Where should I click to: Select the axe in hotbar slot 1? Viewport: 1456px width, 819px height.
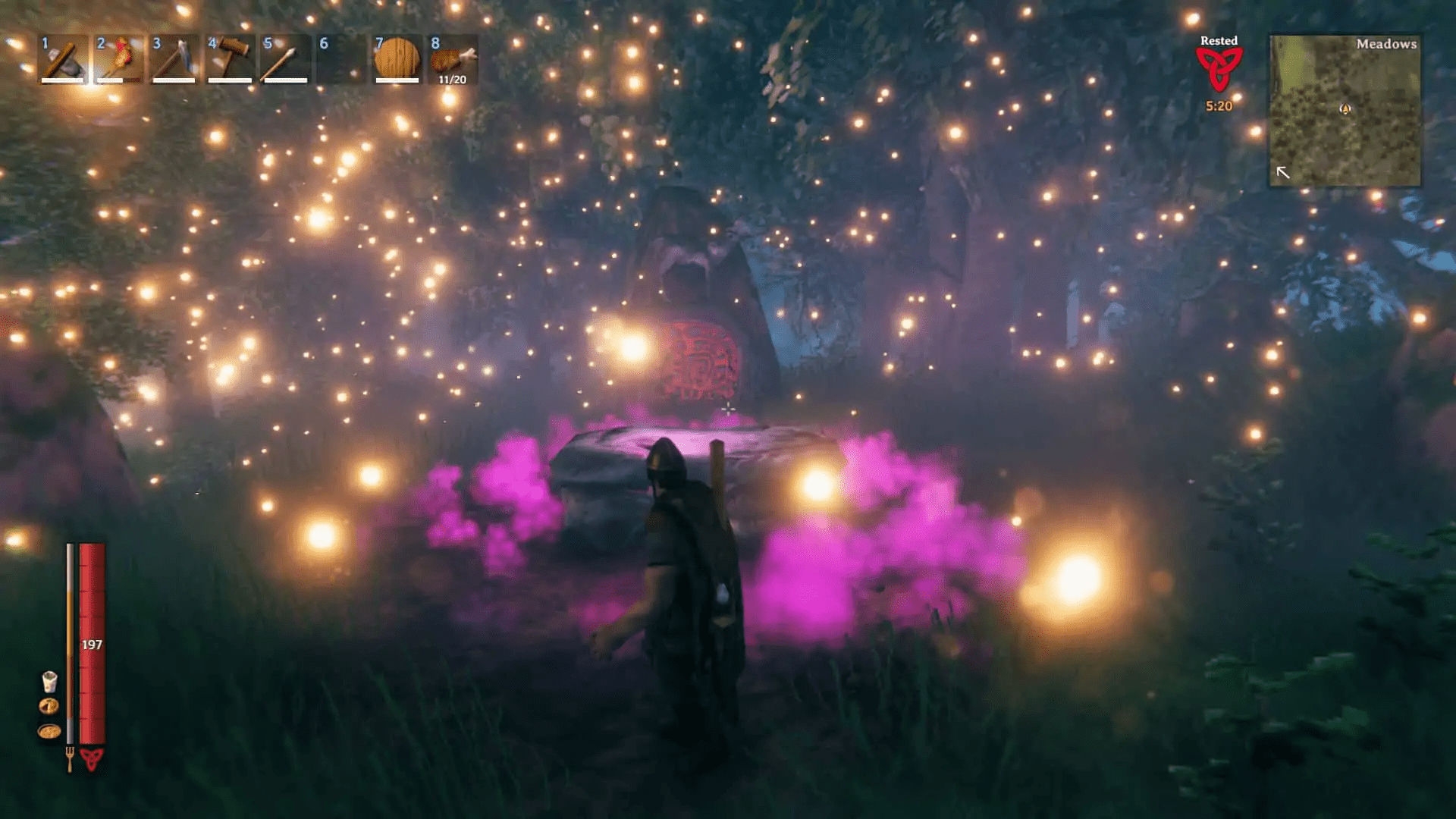point(63,59)
